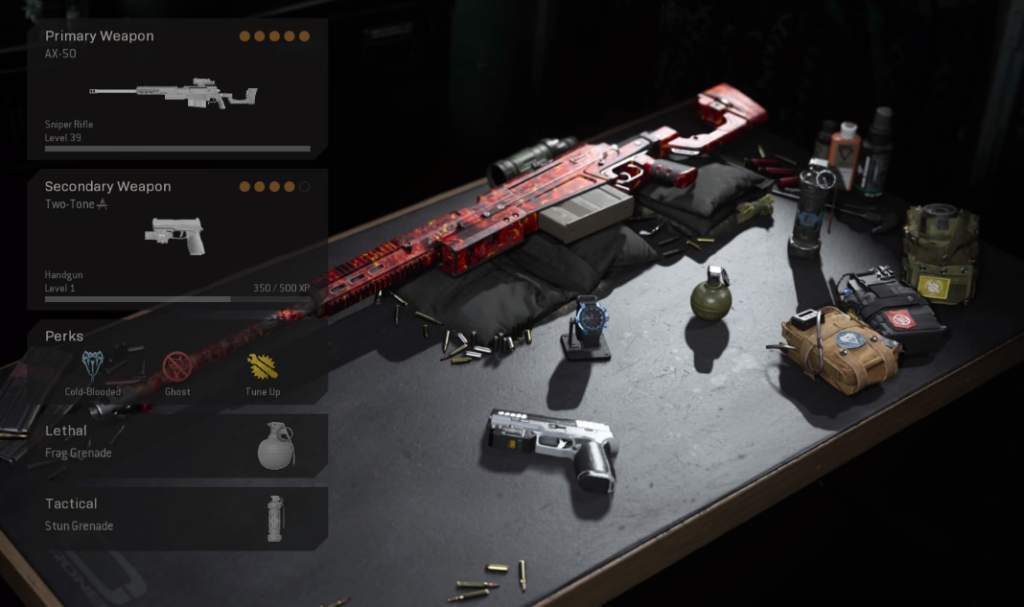Select the Tactical Stun Grenade slot

[177, 518]
